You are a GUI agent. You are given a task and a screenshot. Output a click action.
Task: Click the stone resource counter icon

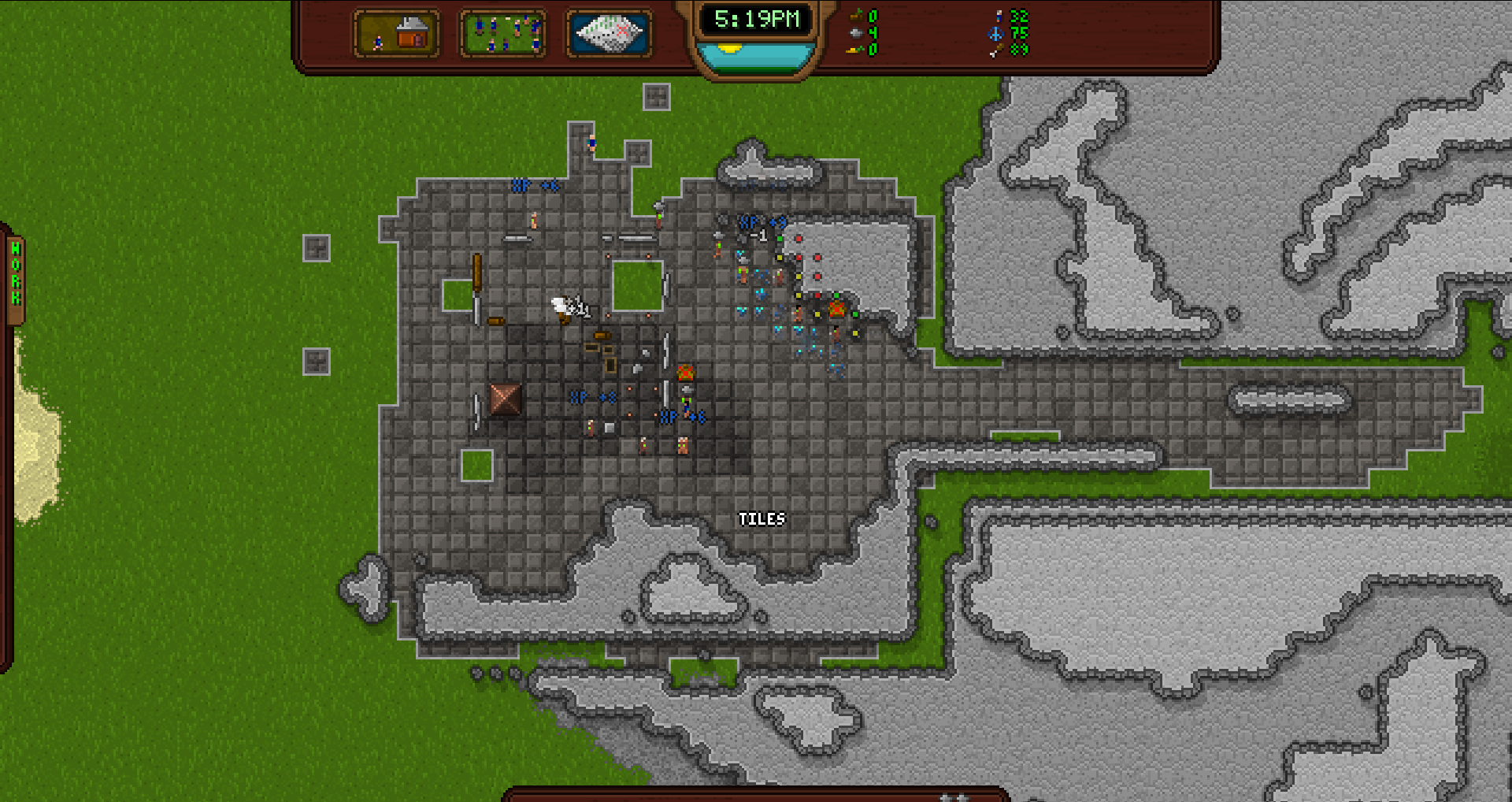[857, 34]
